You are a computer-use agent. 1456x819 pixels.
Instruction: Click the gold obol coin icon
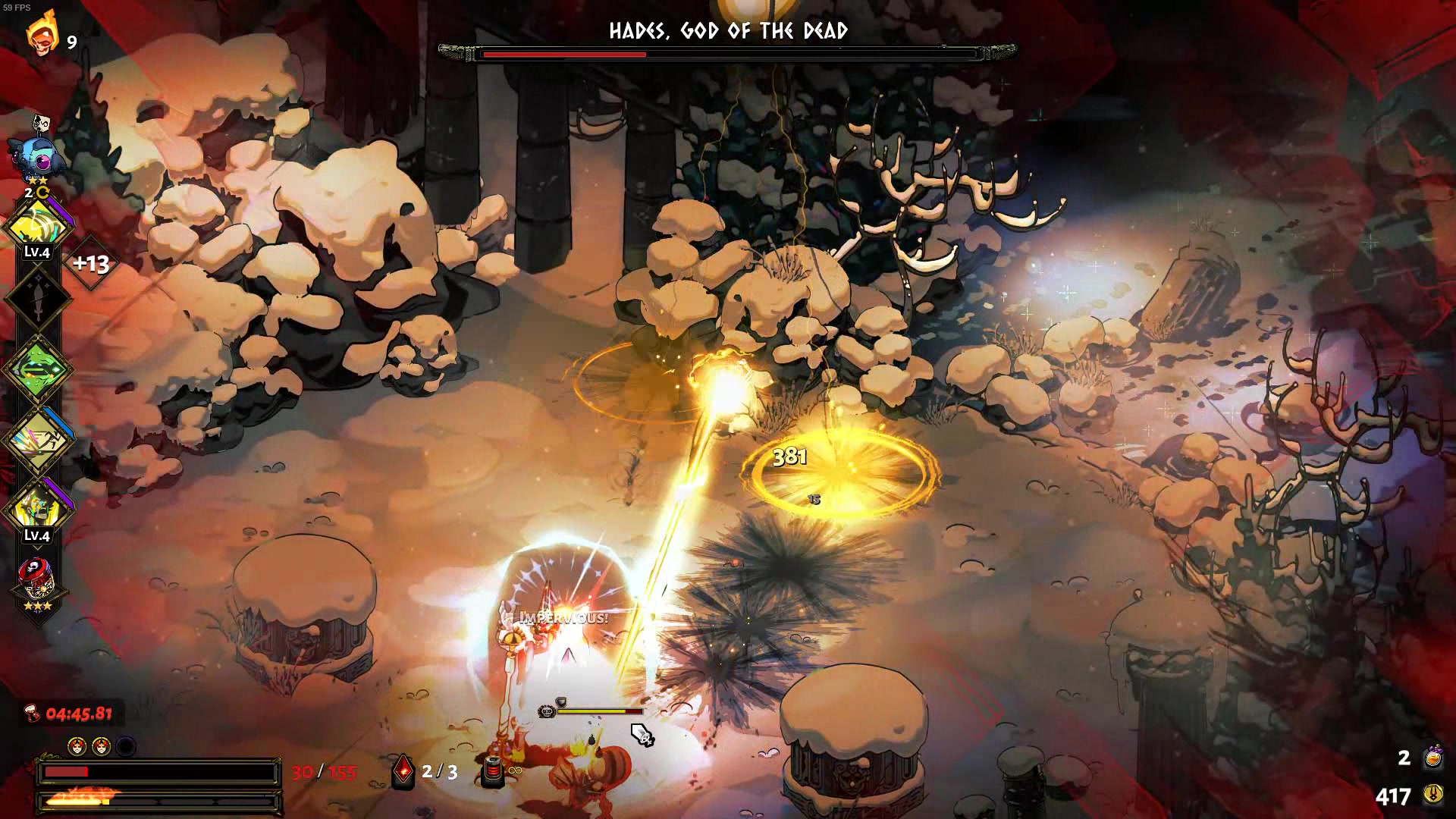coord(1433,795)
